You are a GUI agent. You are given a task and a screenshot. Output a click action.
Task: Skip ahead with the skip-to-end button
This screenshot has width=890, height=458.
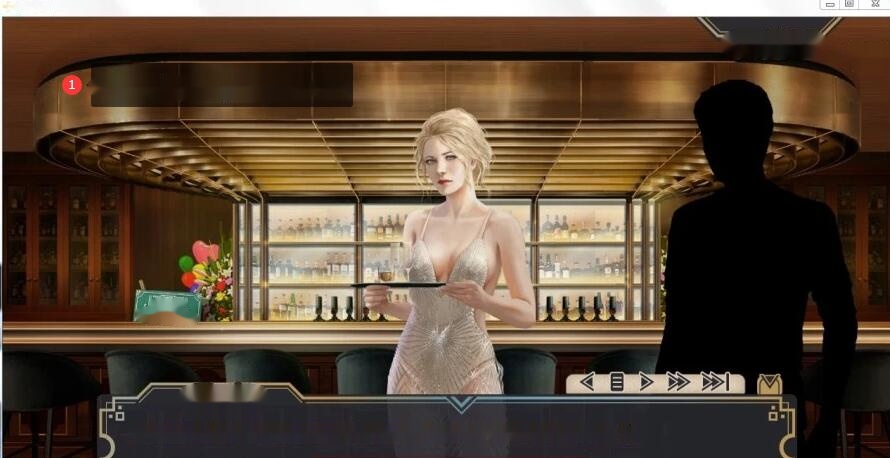pos(714,382)
